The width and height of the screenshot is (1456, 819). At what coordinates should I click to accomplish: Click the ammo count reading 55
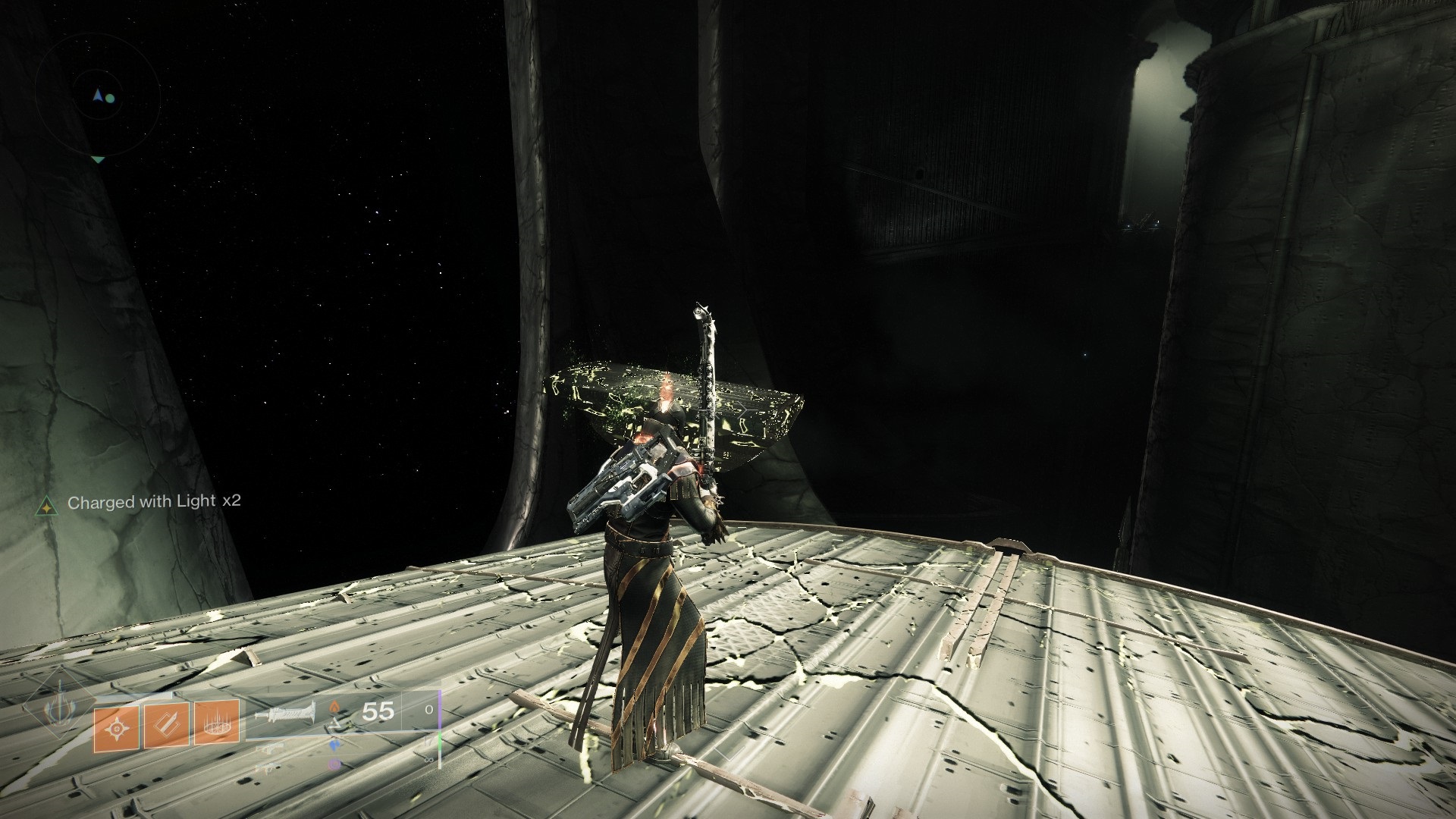pyautogui.click(x=377, y=711)
